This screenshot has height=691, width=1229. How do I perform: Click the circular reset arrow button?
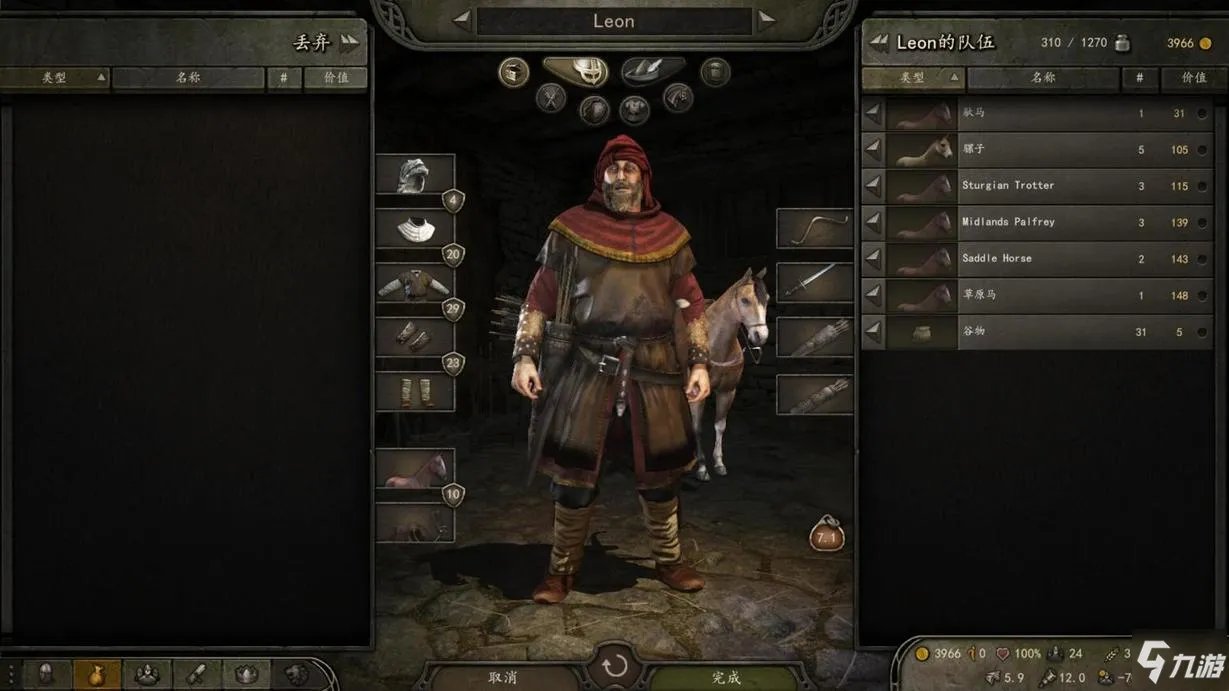[614, 666]
